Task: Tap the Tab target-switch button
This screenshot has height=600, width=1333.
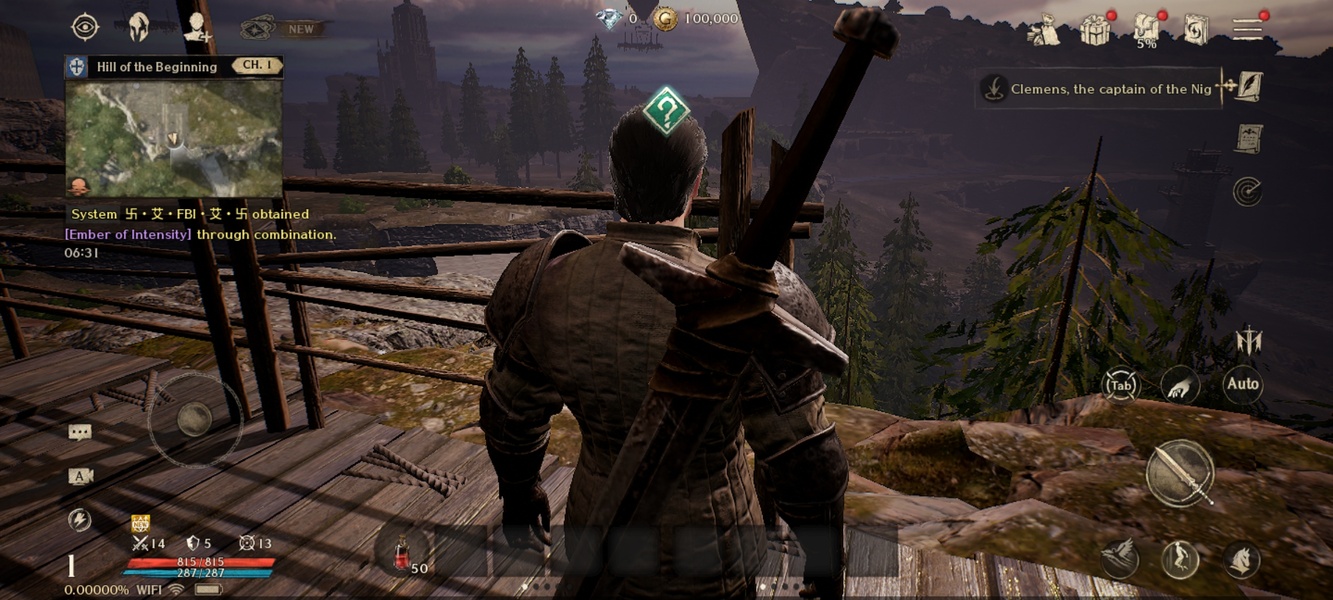Action: coord(1121,385)
